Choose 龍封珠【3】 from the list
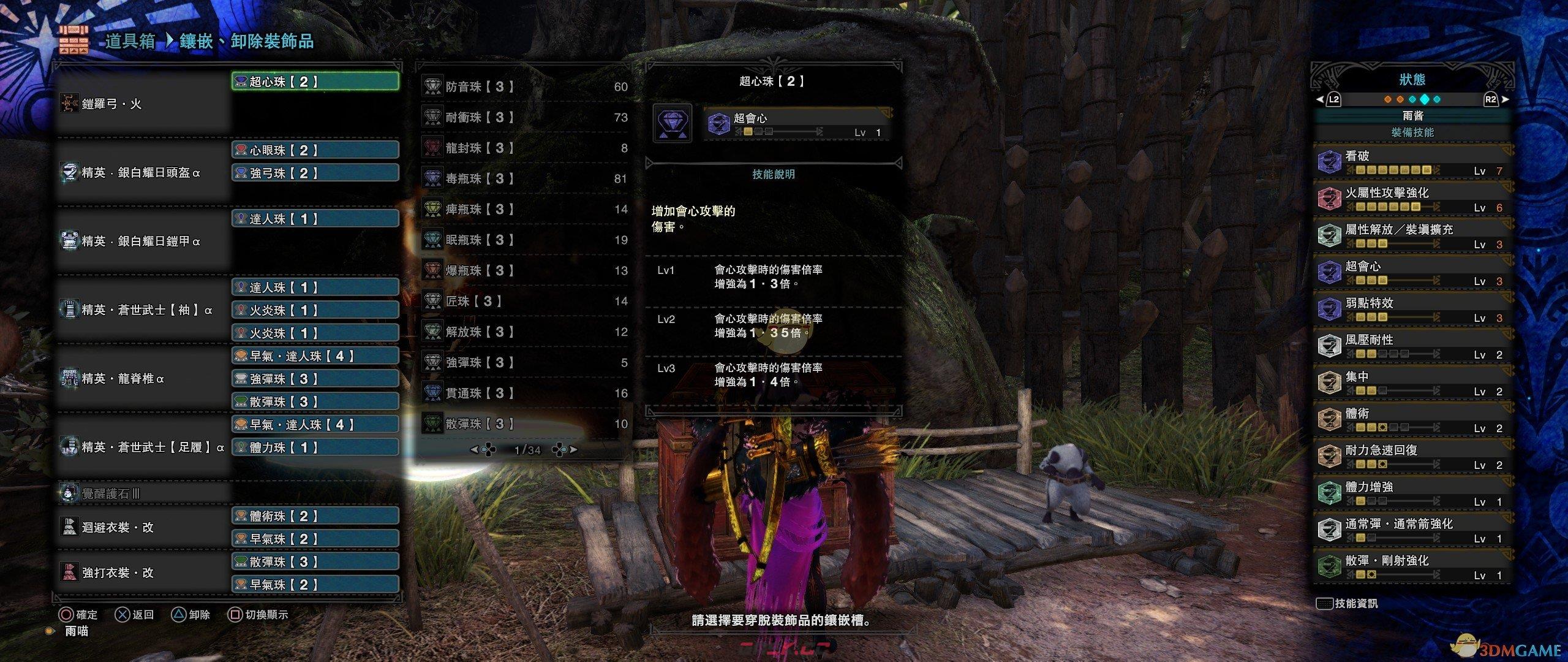 click(524, 148)
